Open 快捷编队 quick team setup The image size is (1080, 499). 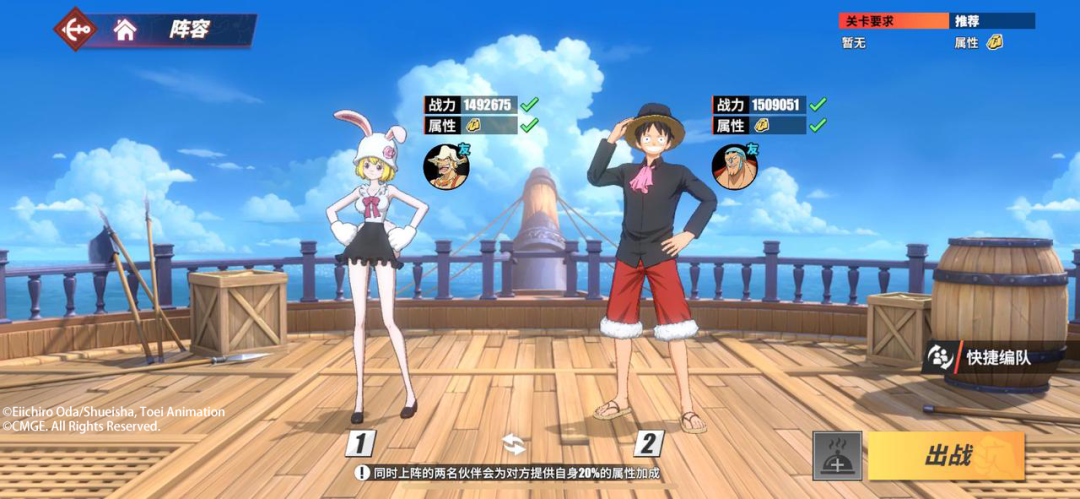pos(986,357)
